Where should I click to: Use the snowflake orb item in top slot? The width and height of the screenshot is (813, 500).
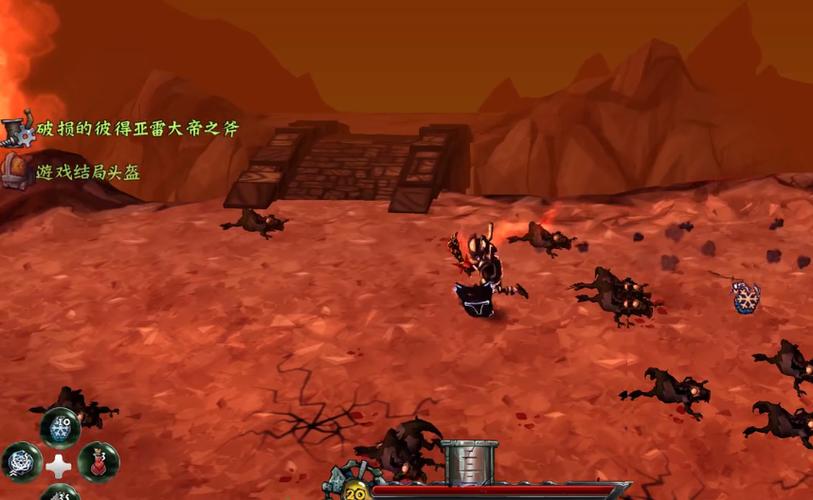click(x=60, y=426)
